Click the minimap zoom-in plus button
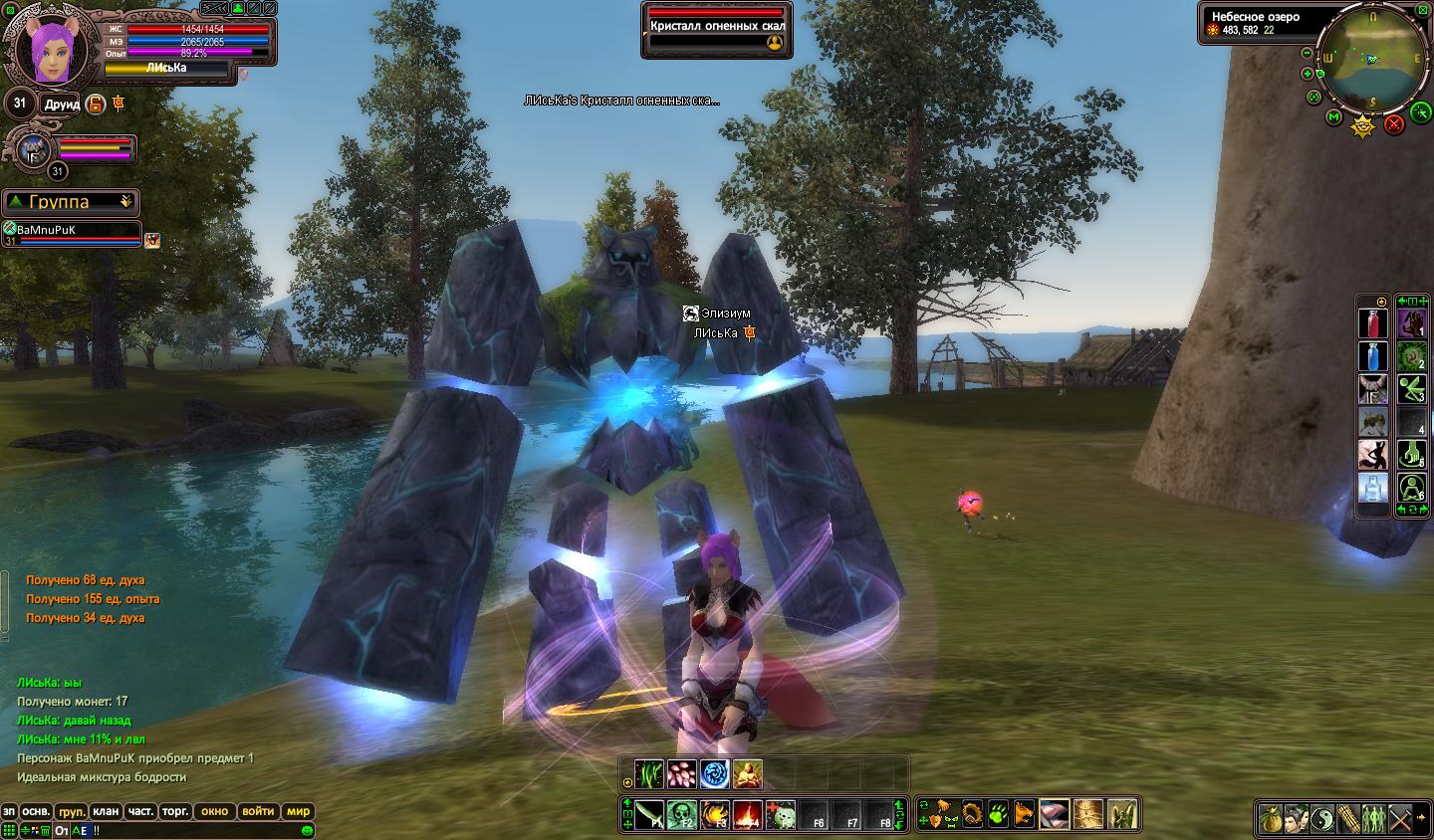1434x840 pixels. [1308, 73]
